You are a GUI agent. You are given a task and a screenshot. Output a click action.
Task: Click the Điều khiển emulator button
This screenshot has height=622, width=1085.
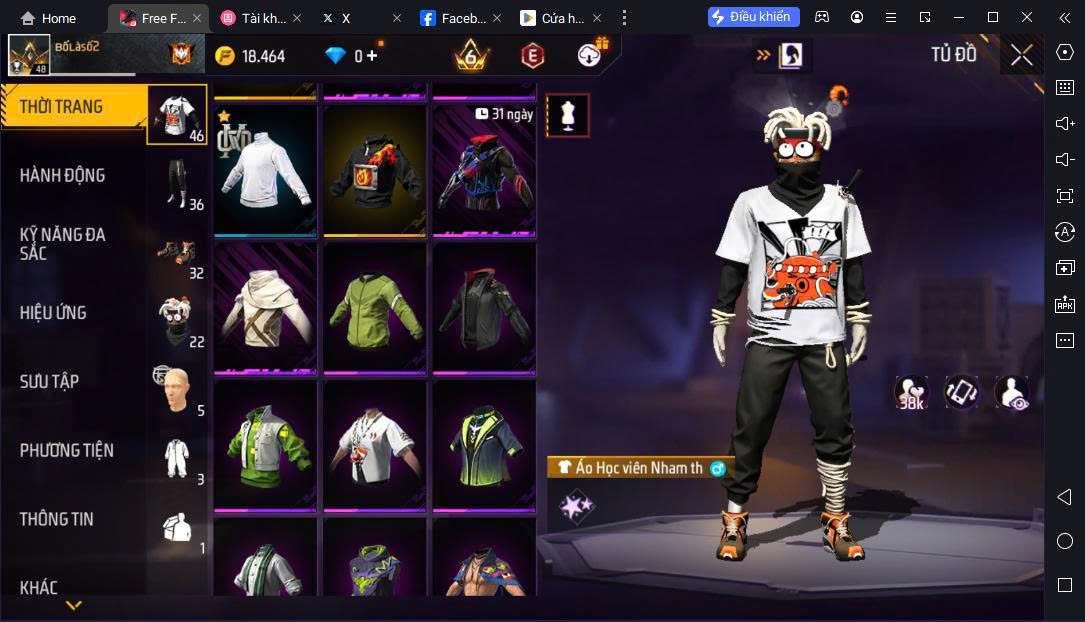(x=754, y=17)
